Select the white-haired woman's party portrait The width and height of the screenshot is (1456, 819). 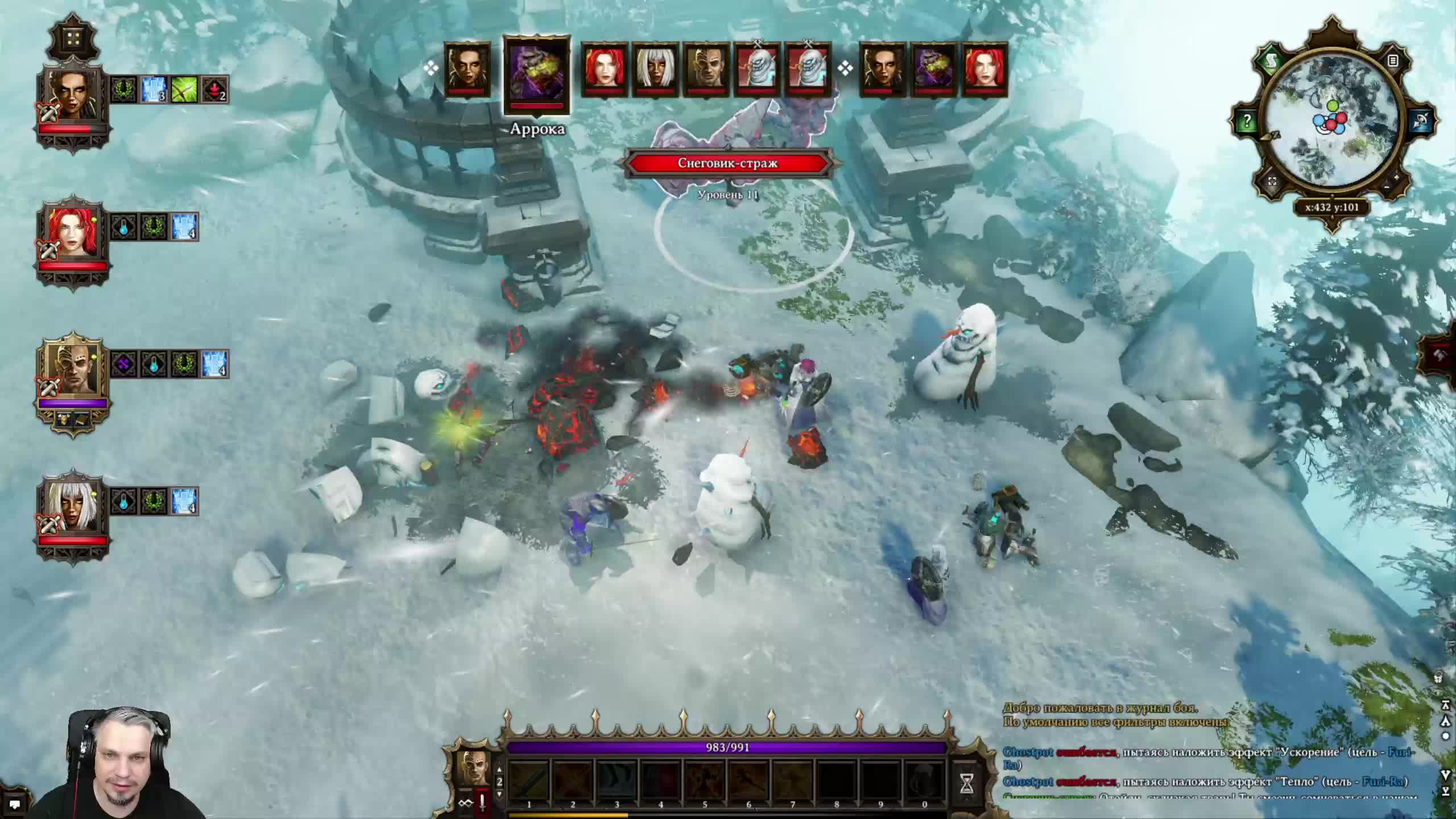pos(72,507)
